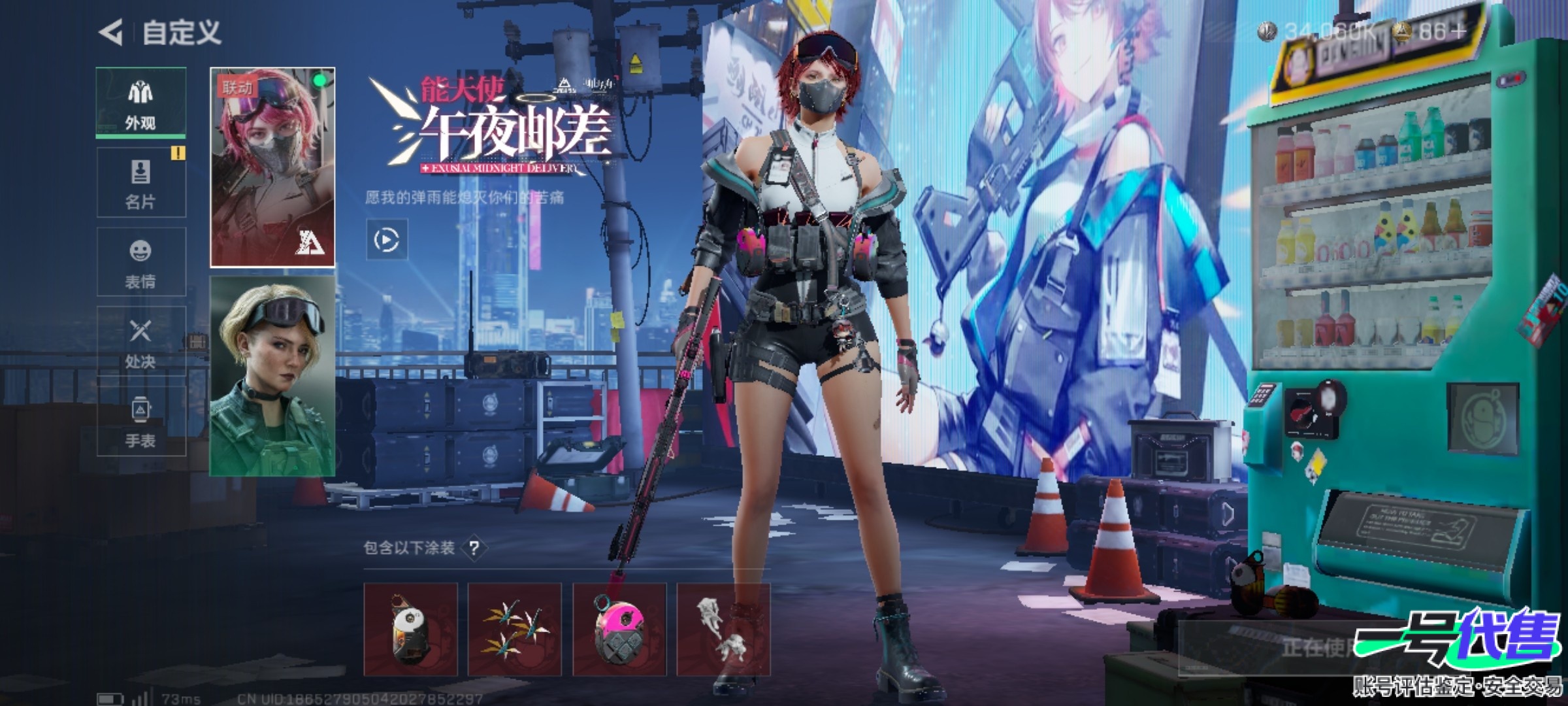The width and height of the screenshot is (1568, 706).
Task: Select the yin-yang grenade skin item
Action: (410, 629)
